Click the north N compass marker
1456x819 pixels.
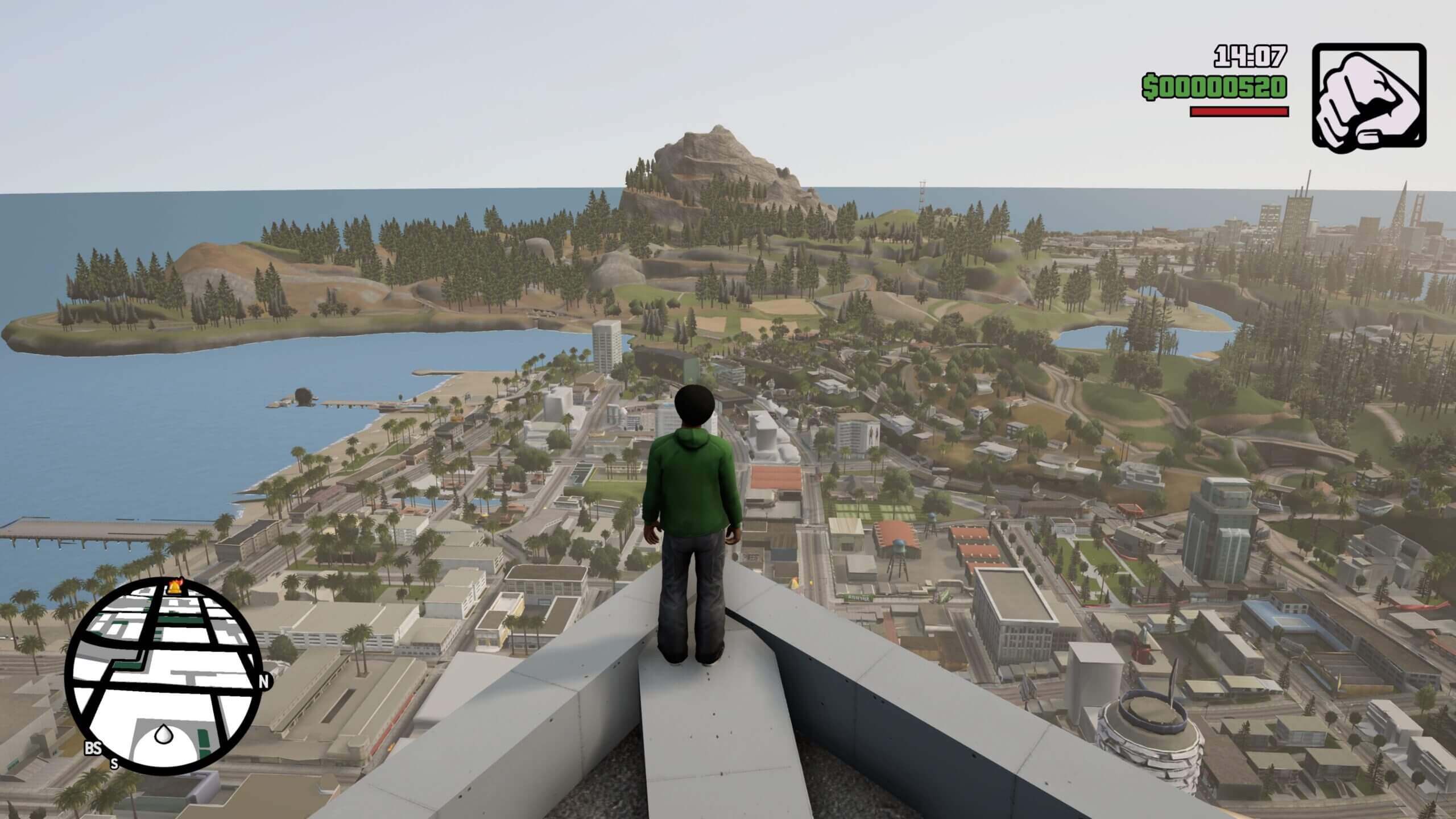pos(263,682)
